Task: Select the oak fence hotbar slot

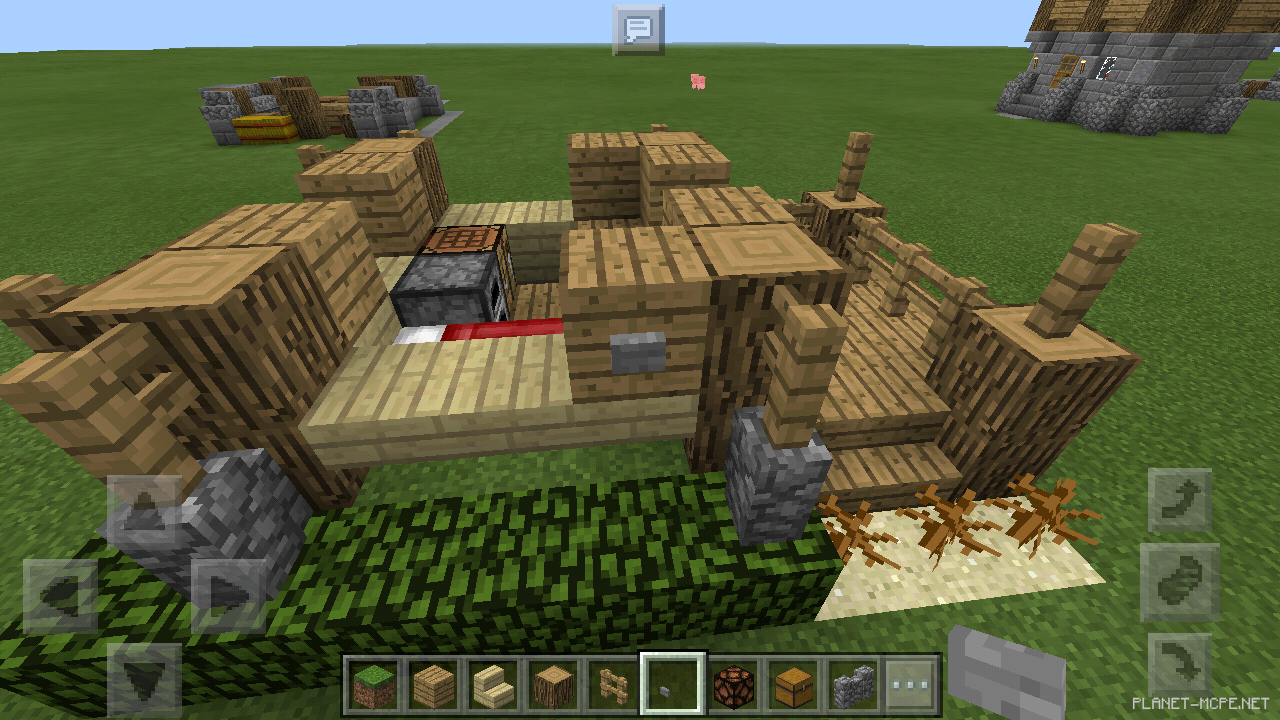Action: point(614,686)
